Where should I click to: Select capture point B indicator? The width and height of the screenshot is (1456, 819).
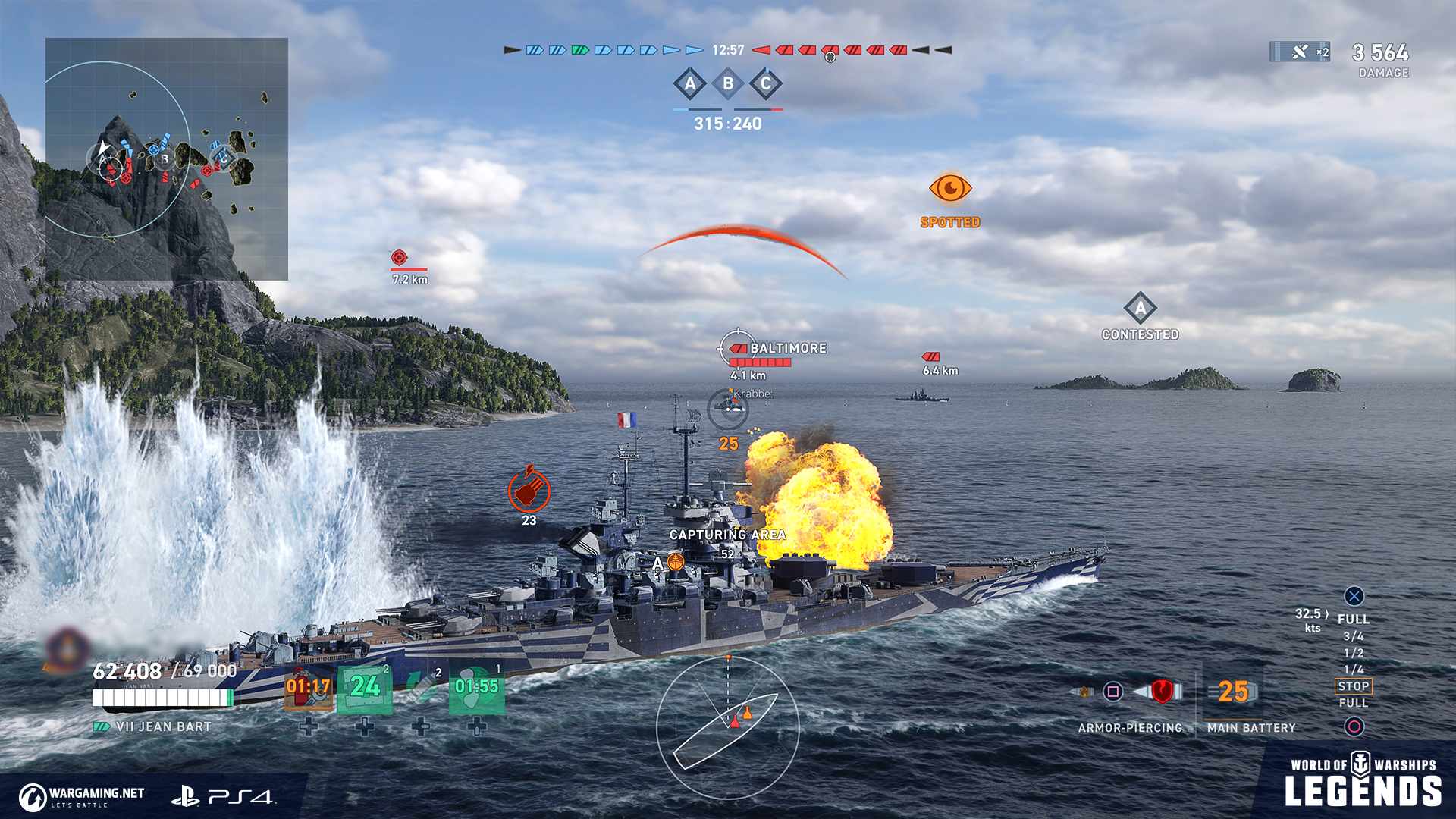pos(728,84)
